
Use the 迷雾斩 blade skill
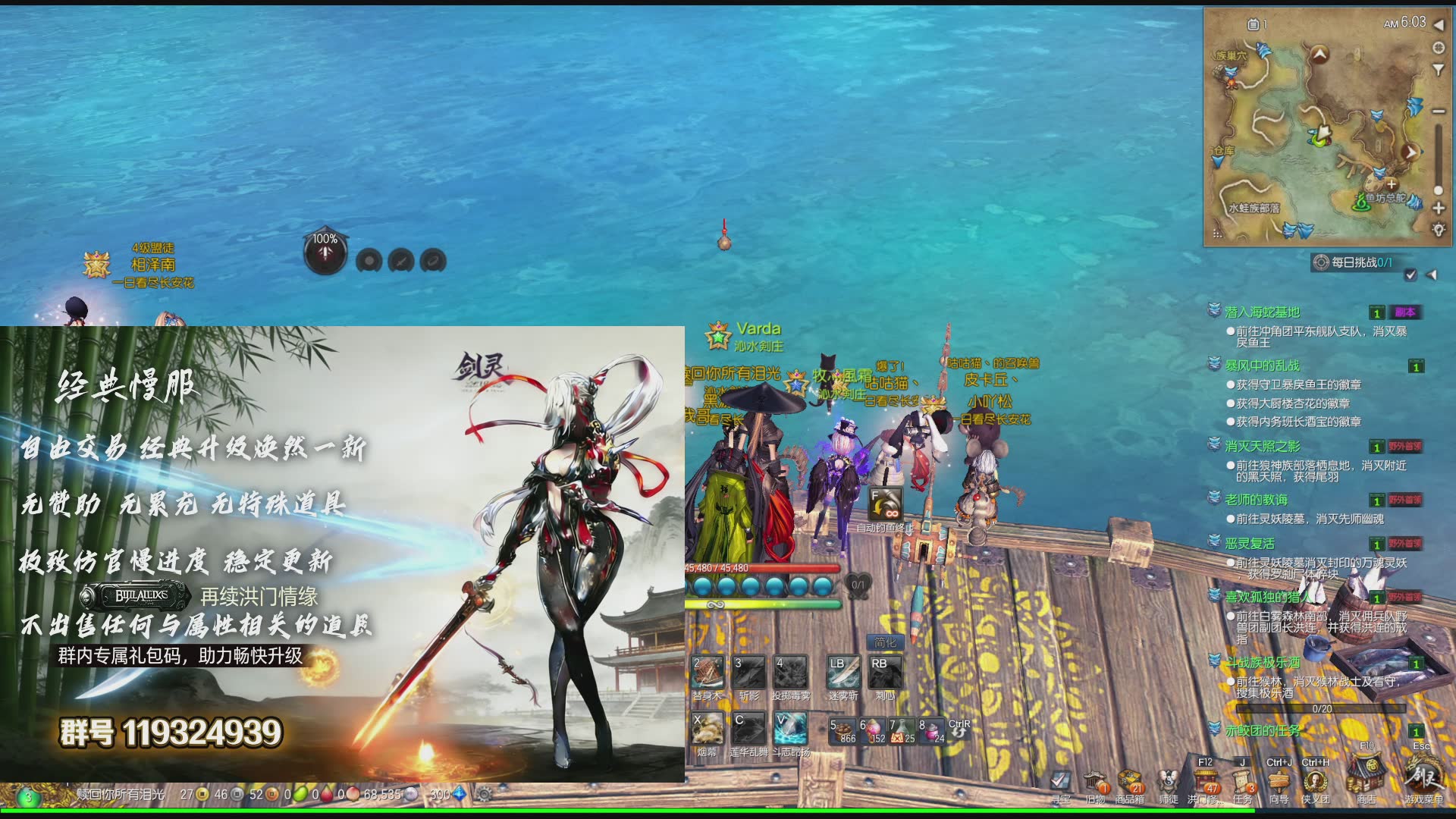843,673
